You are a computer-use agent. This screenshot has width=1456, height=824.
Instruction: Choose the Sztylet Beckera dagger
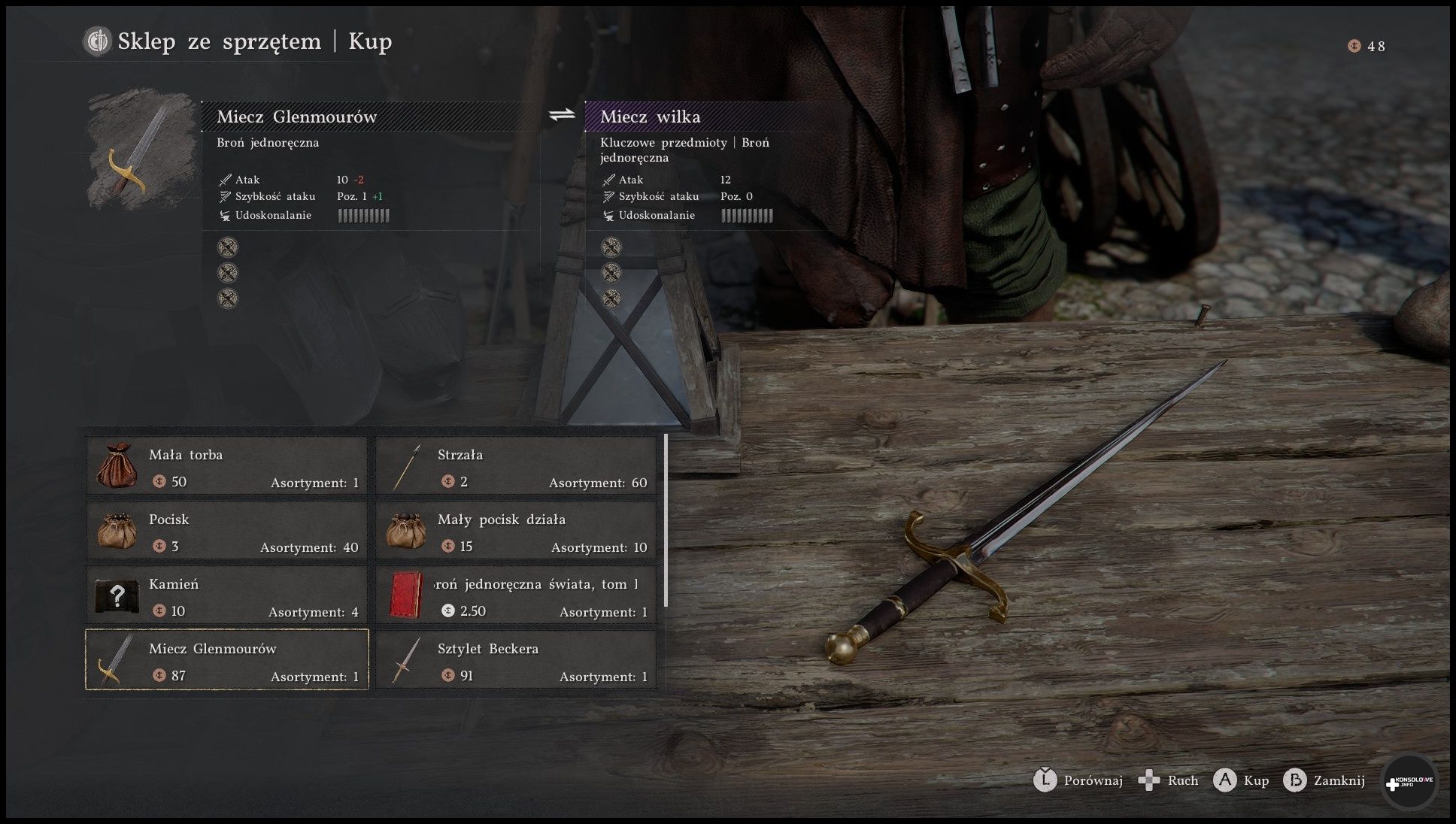[515, 660]
